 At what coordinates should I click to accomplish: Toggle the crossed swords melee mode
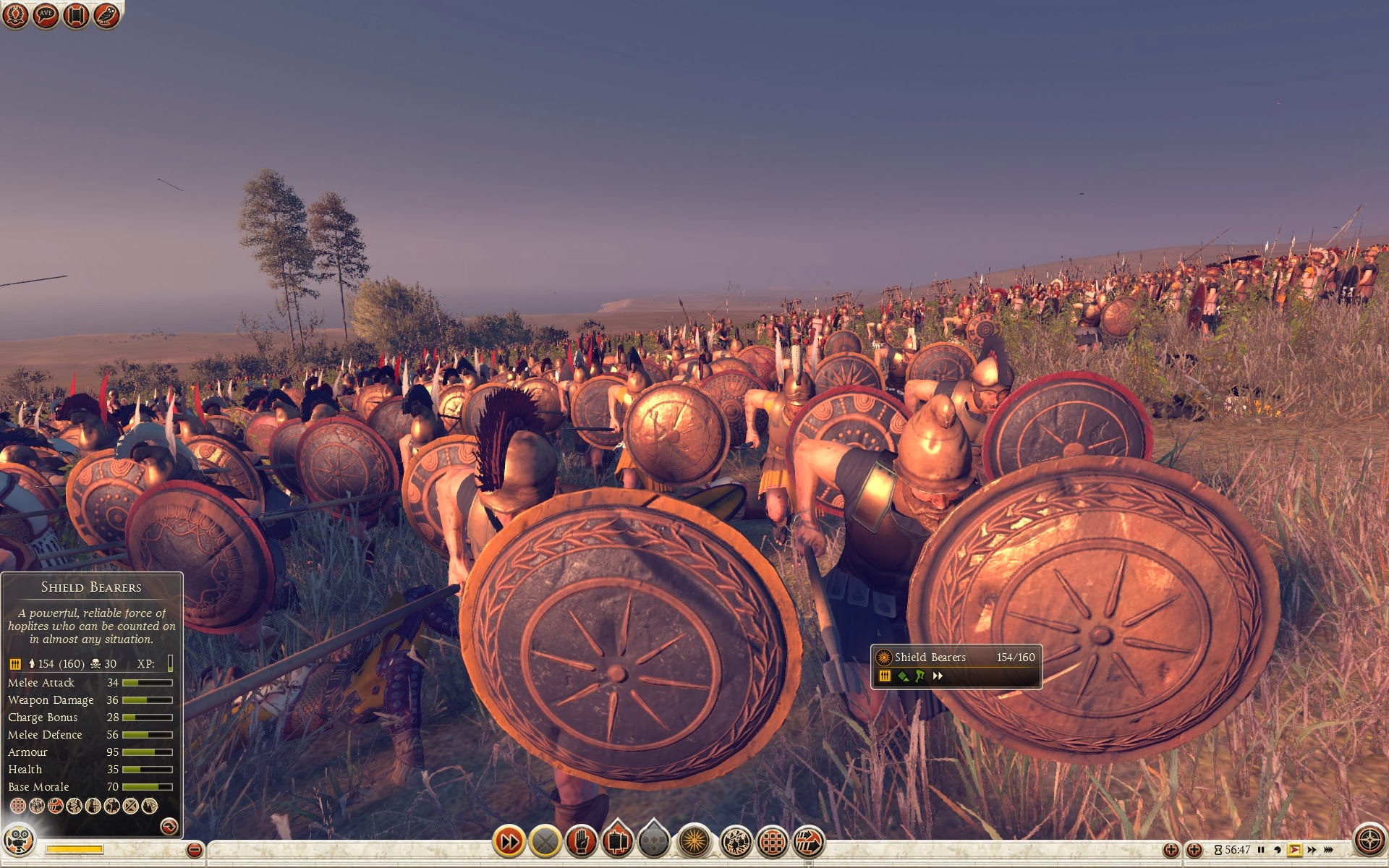545,841
